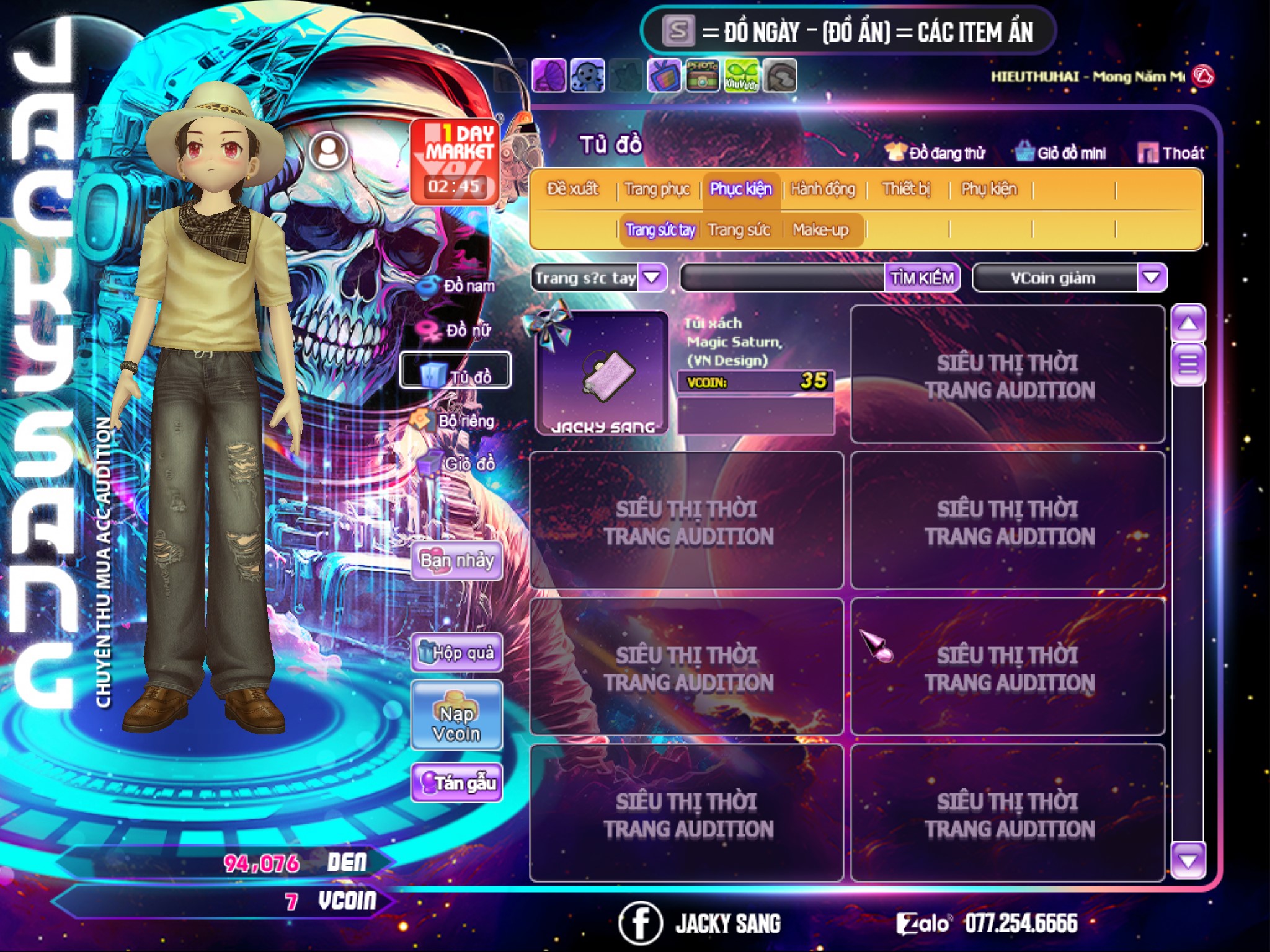The height and width of the screenshot is (952, 1270).
Task: Select the Túi xách Magic Saturn item
Action: click(x=602, y=372)
